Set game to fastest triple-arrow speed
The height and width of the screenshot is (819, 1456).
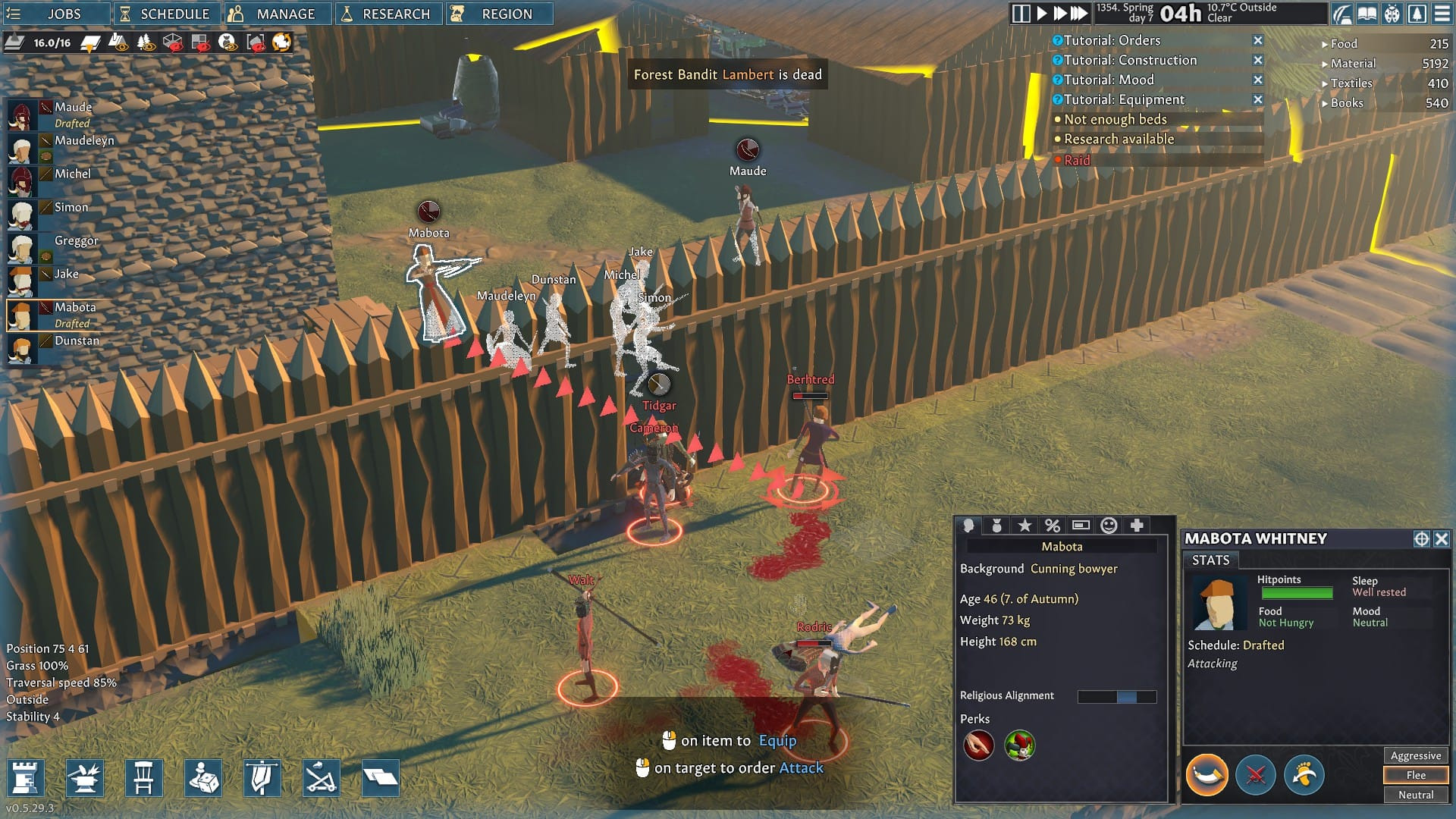tap(1078, 13)
